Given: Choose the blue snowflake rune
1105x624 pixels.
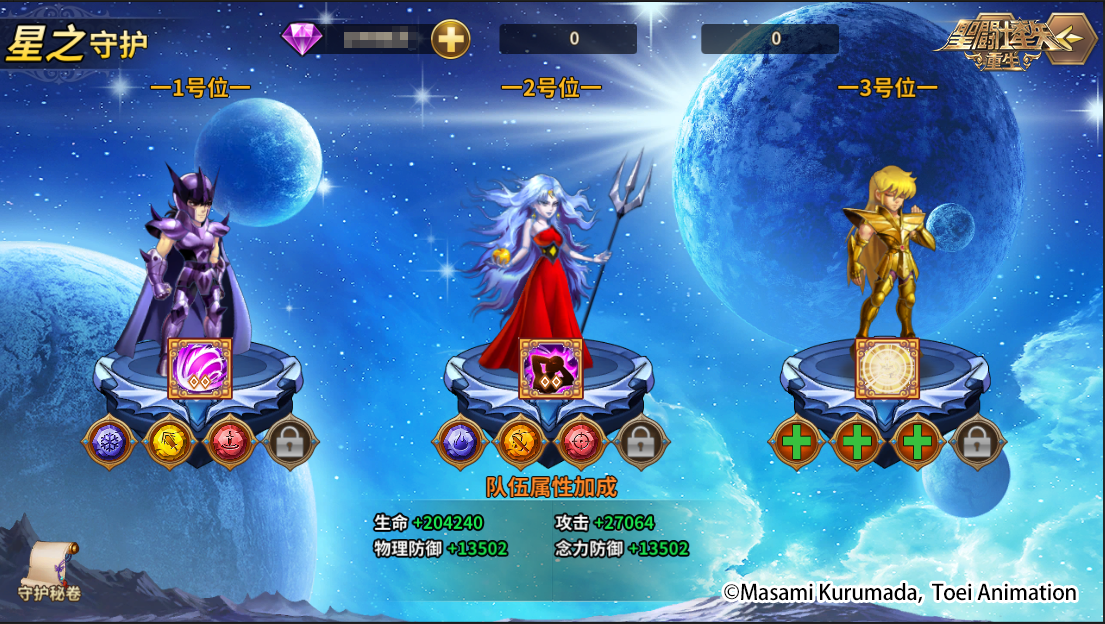Looking at the screenshot, I should (109, 442).
